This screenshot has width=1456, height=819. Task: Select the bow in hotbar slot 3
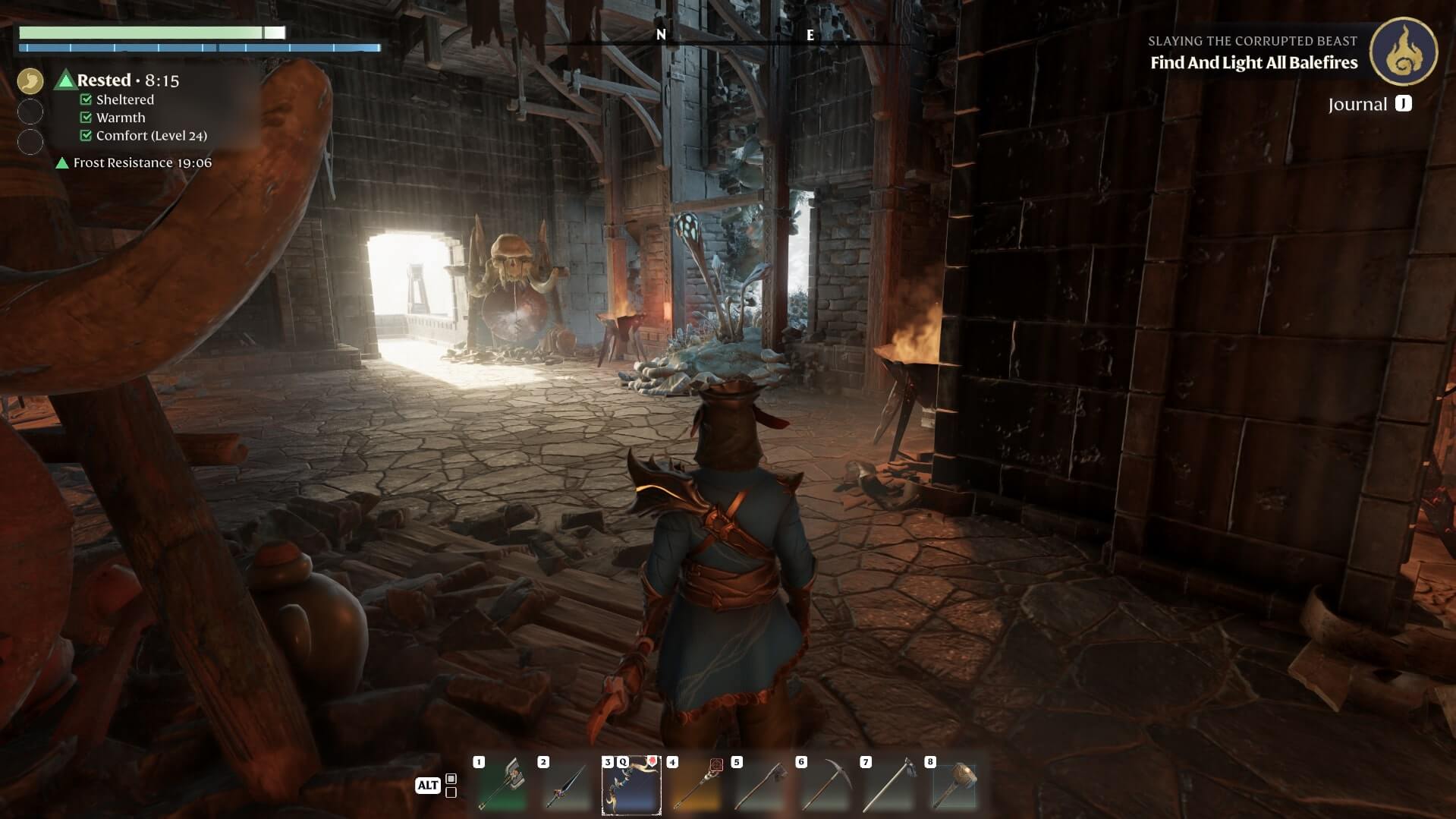click(x=631, y=786)
